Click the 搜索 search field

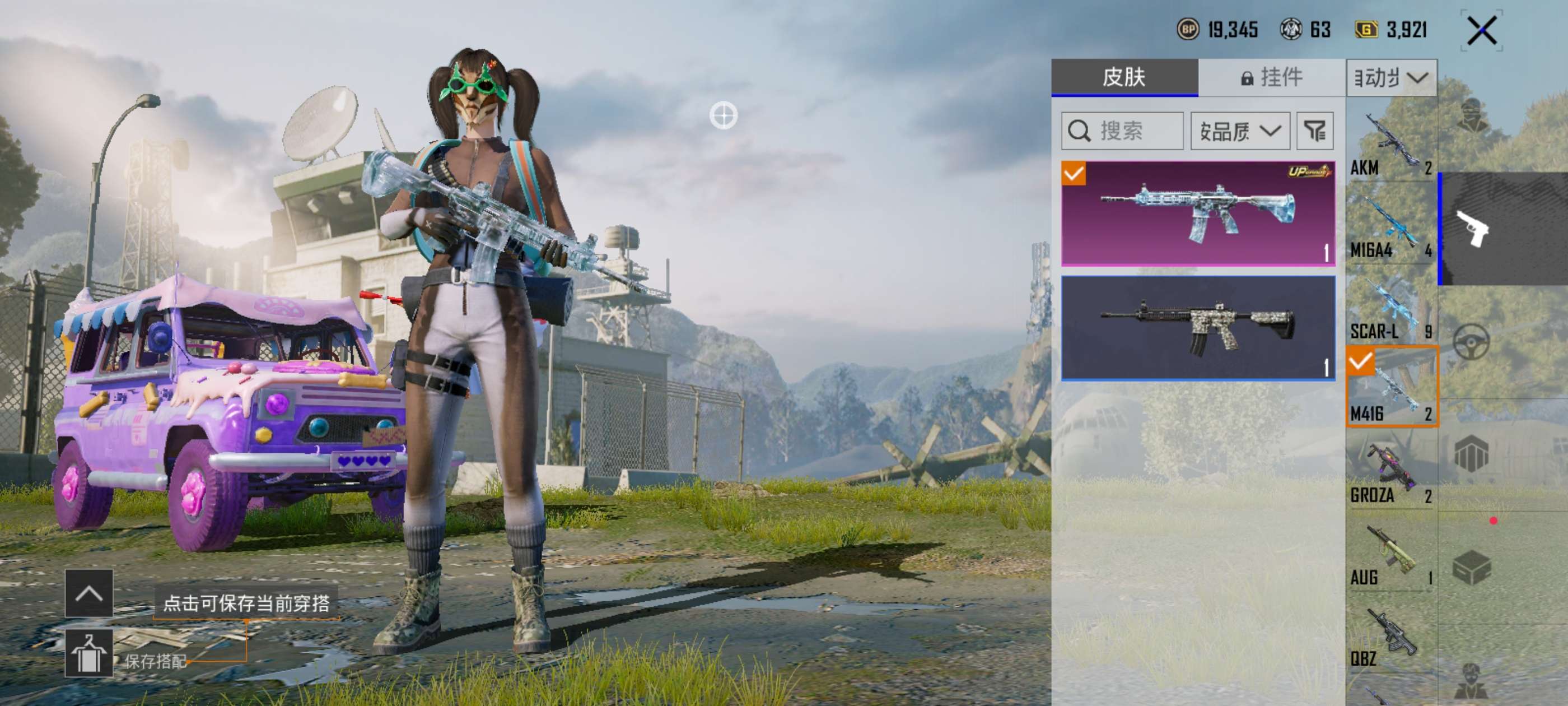tap(1122, 131)
